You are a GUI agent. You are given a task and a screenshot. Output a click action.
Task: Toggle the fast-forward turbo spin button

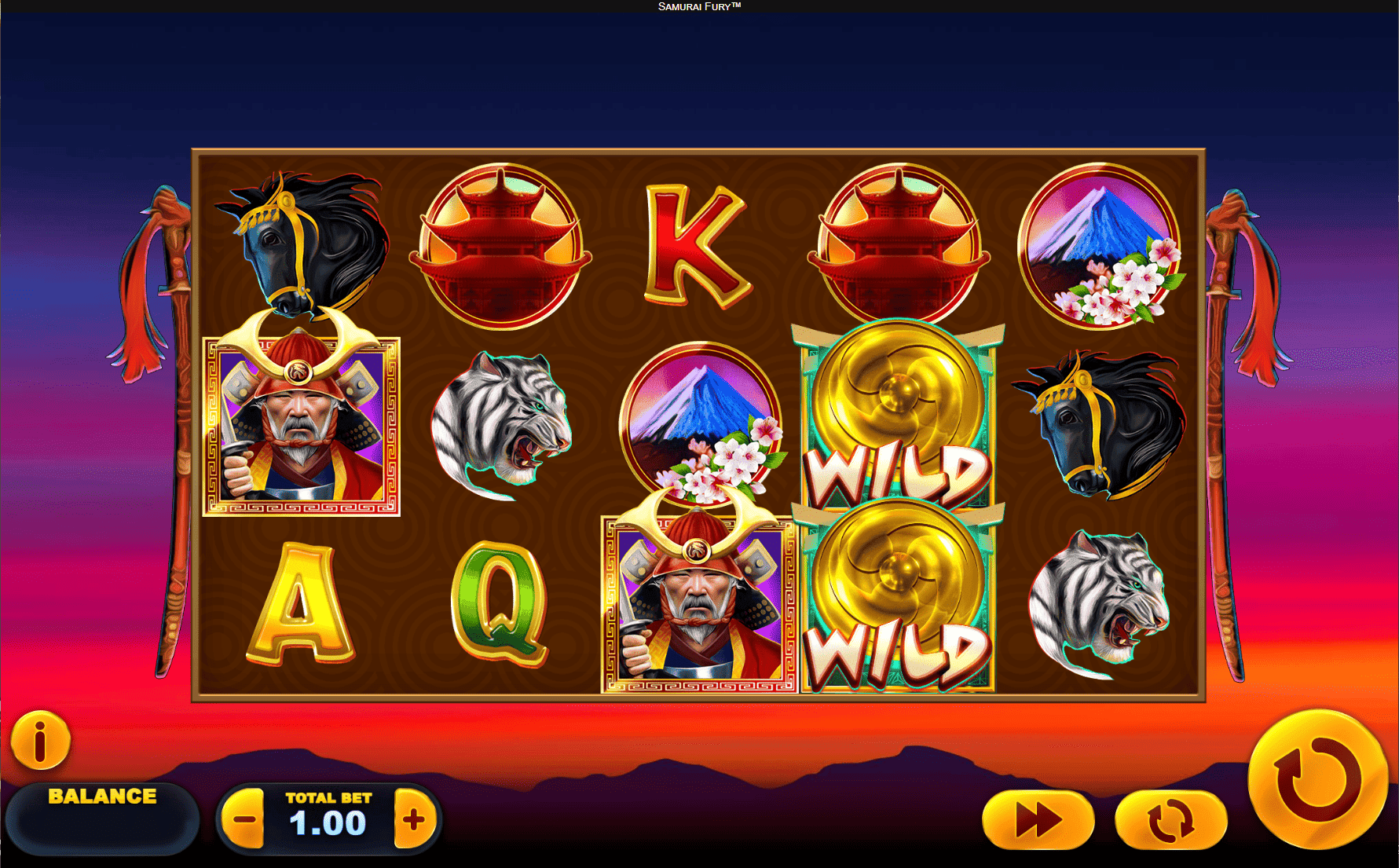click(1038, 820)
